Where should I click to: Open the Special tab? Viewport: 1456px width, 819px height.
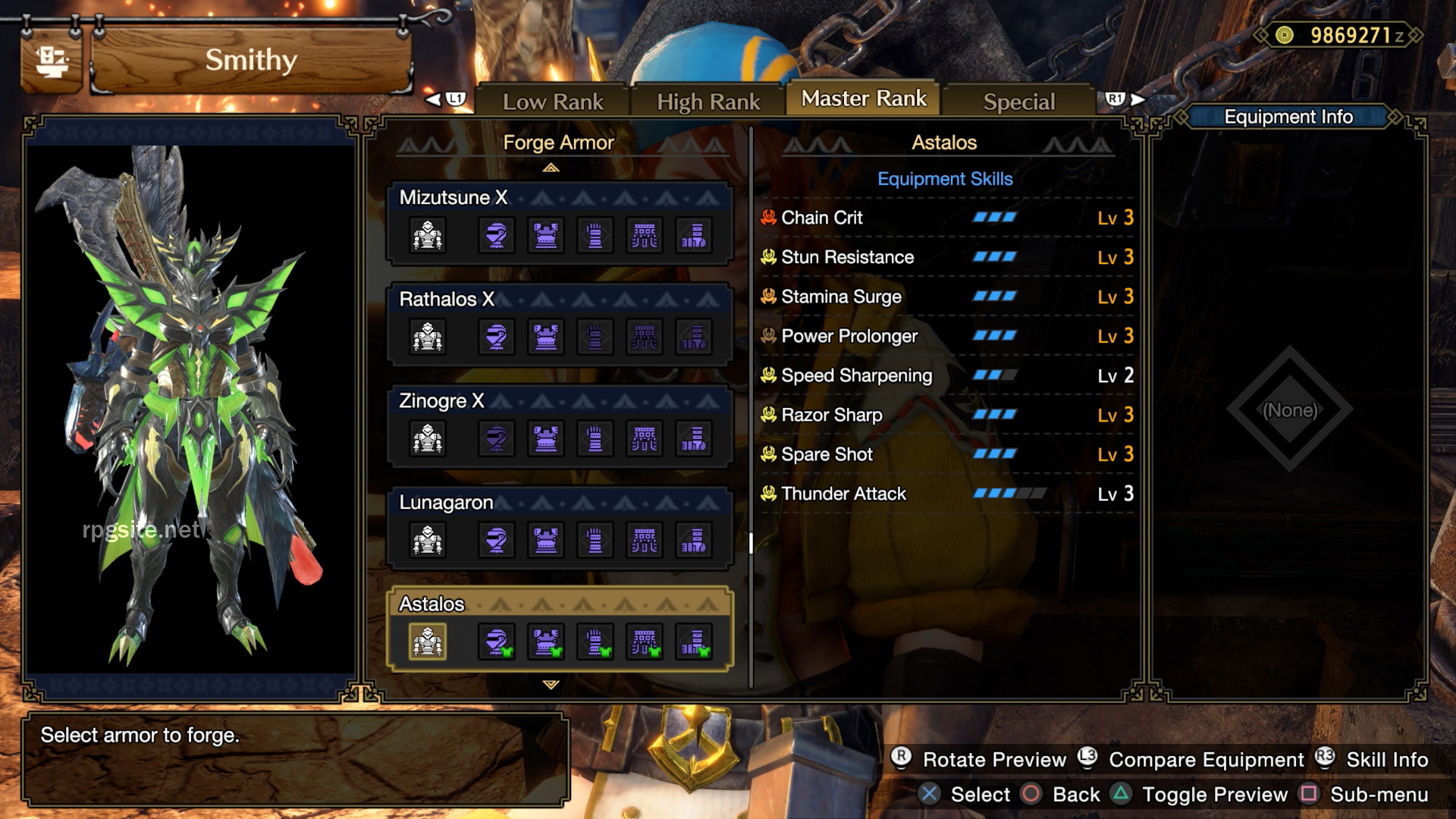coord(1018,100)
